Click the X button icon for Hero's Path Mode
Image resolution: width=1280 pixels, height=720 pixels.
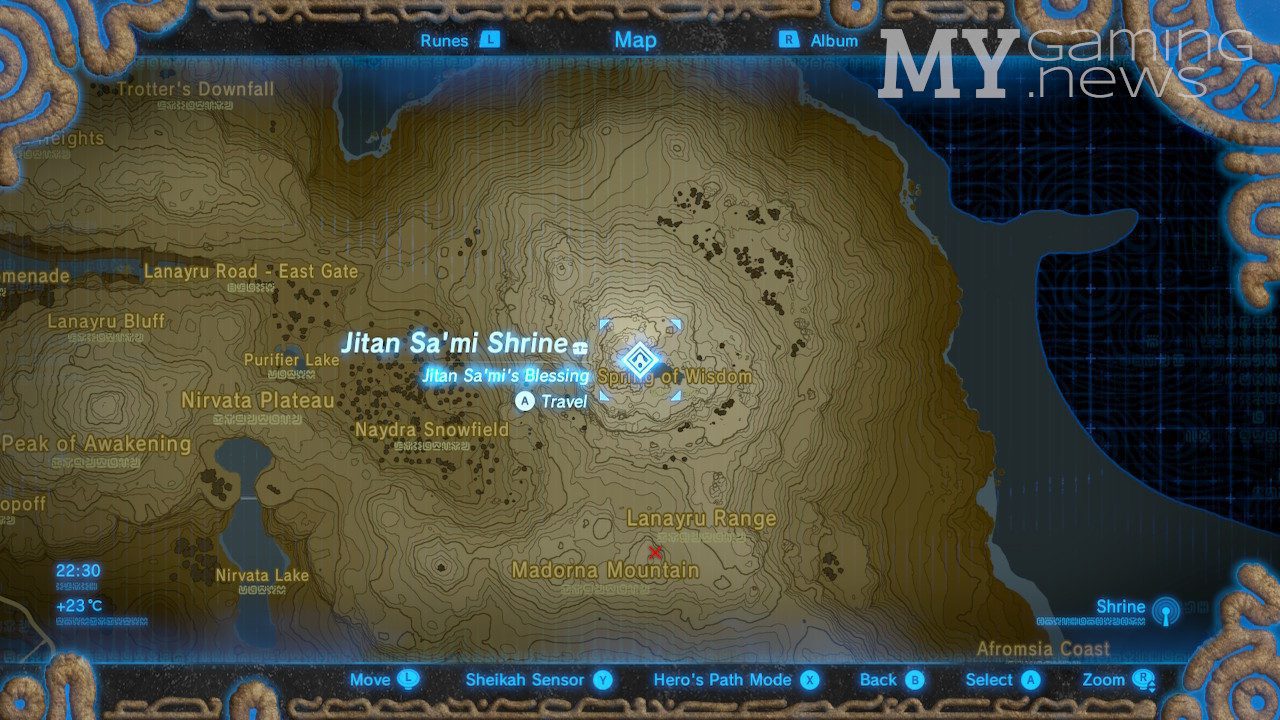point(811,679)
